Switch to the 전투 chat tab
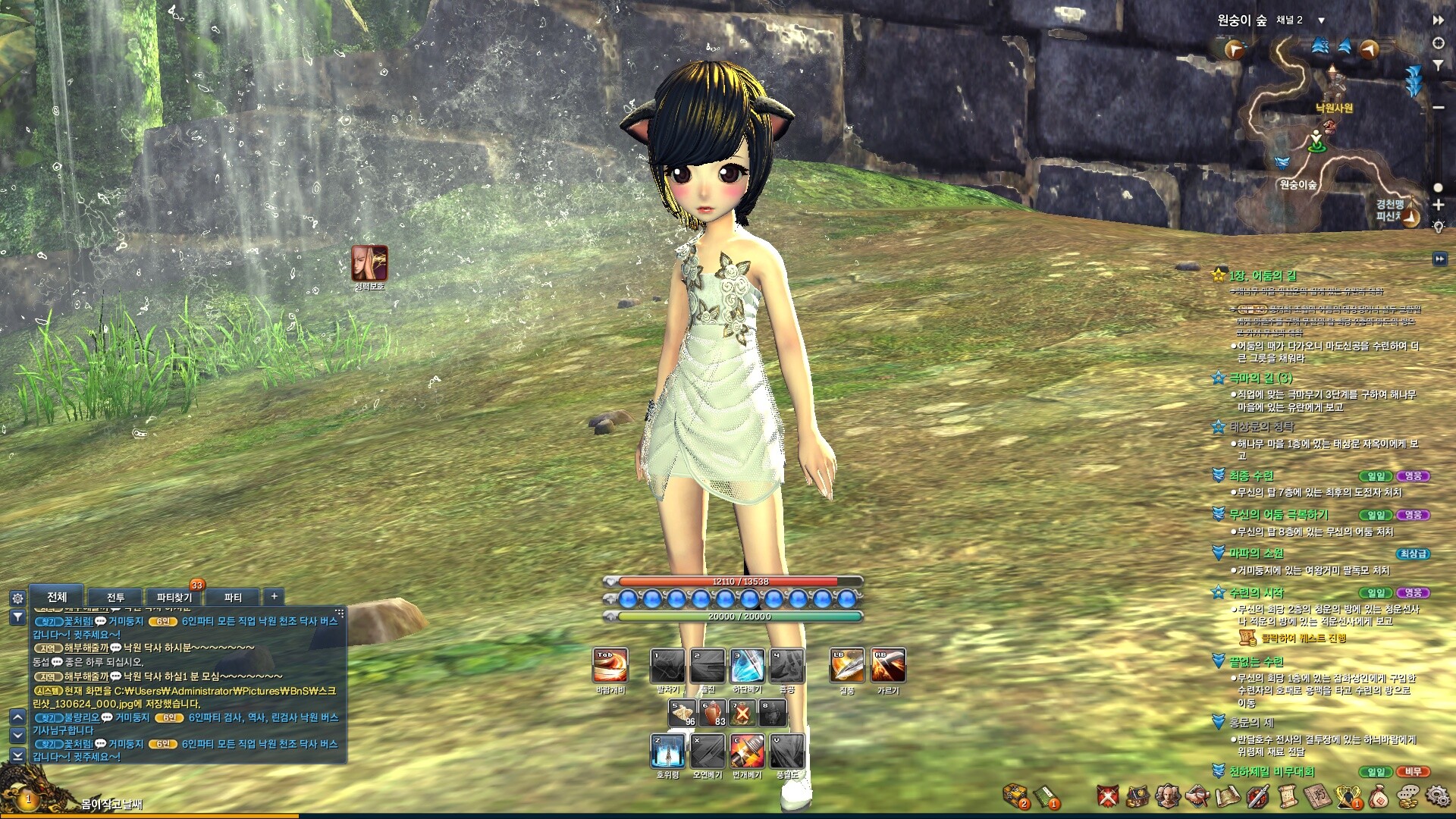Image resolution: width=1456 pixels, height=819 pixels. (115, 598)
